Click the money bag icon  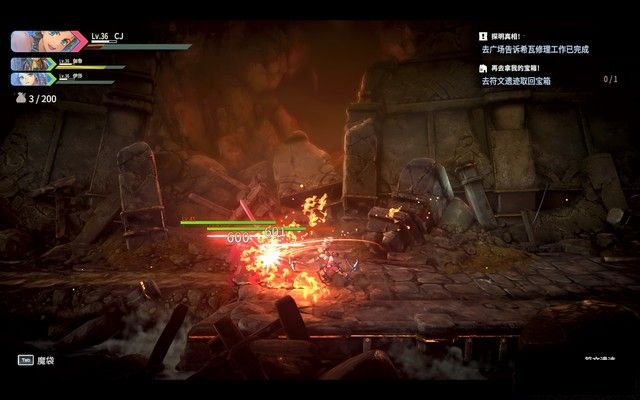point(17,99)
